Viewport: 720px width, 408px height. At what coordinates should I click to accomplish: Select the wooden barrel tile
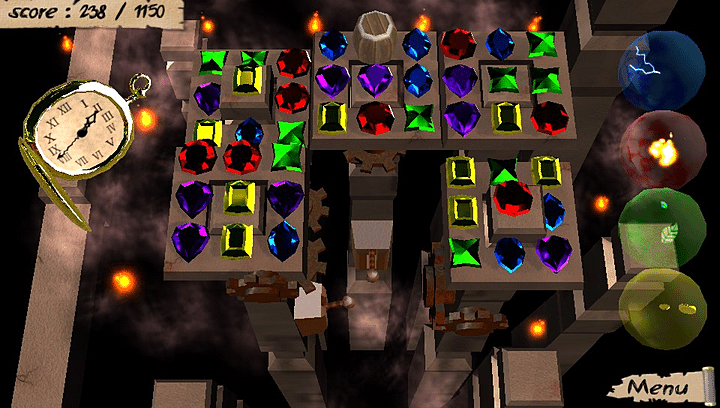click(x=376, y=37)
